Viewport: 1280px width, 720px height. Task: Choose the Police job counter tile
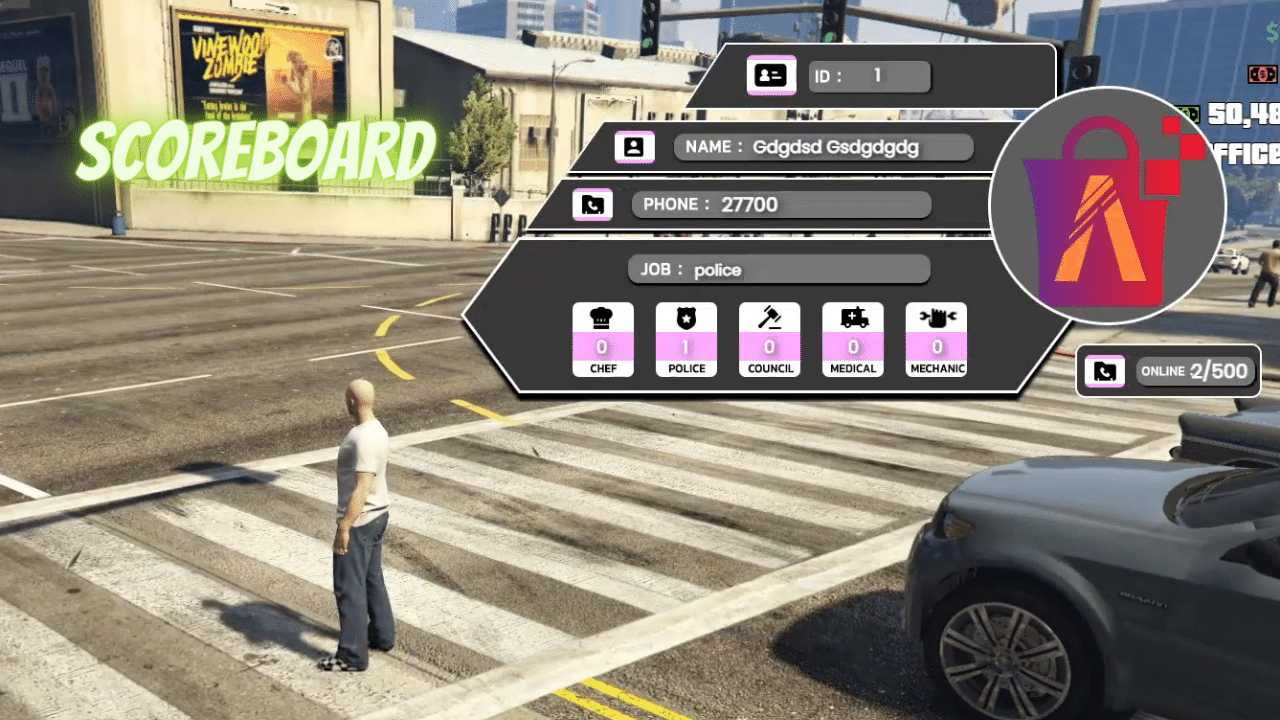[x=686, y=339]
